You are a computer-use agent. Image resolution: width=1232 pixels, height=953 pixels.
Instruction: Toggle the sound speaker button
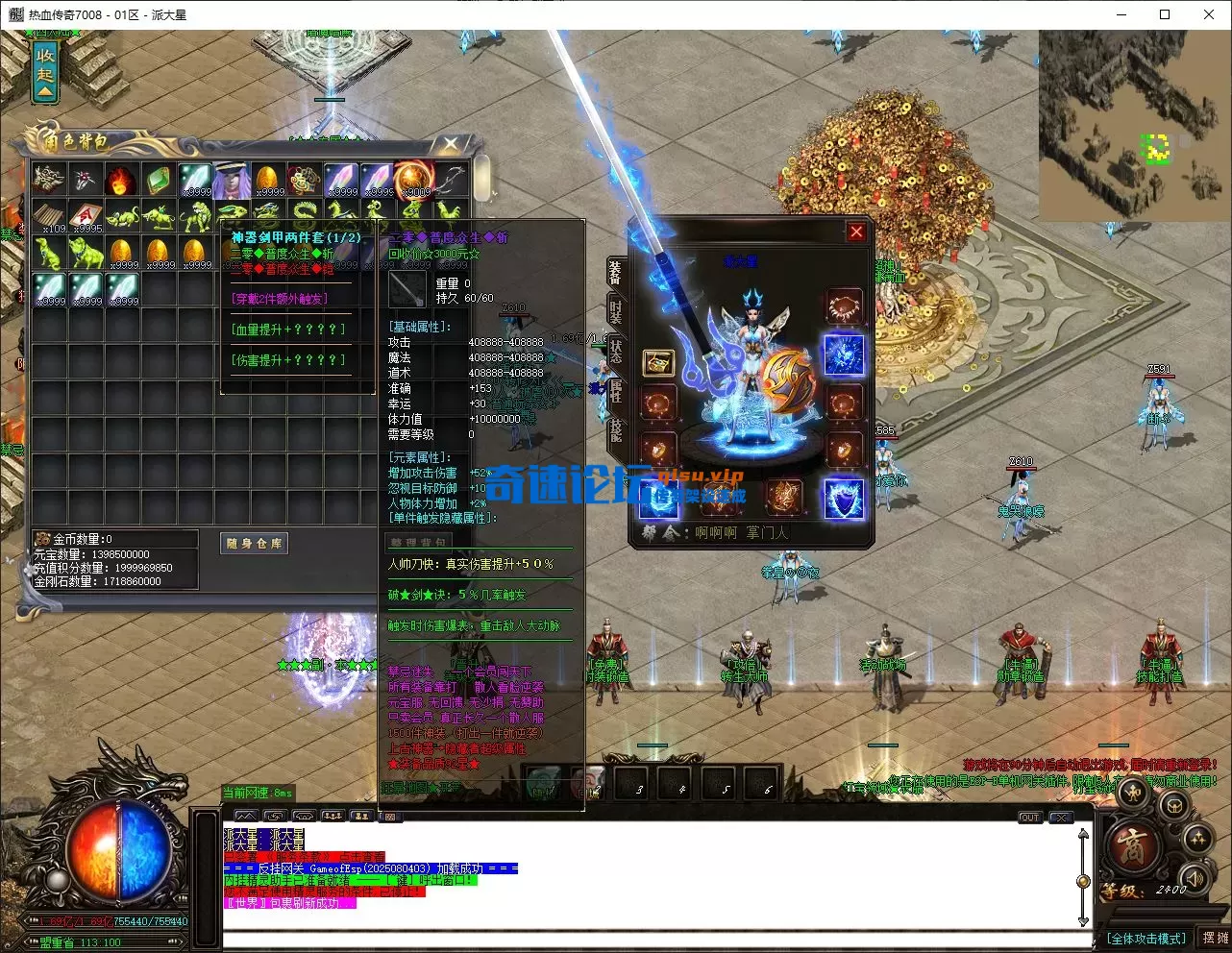[1195, 876]
